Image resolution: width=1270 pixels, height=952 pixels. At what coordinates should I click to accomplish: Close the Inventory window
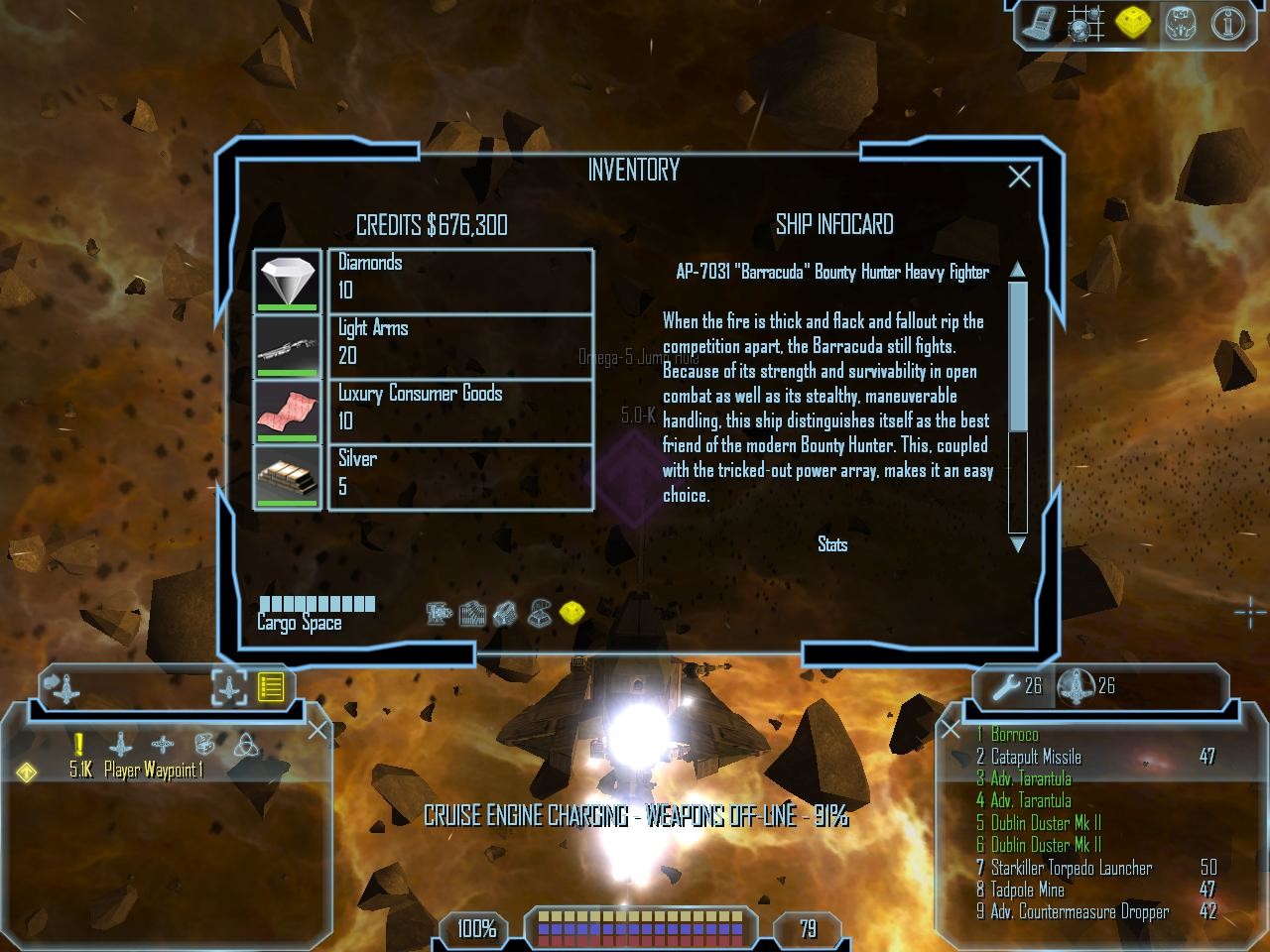coord(1019,178)
